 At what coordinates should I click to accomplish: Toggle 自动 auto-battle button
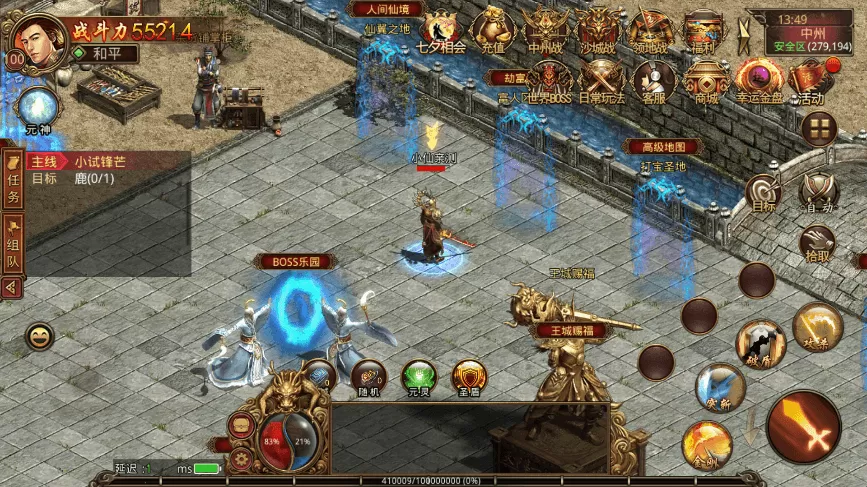point(820,190)
